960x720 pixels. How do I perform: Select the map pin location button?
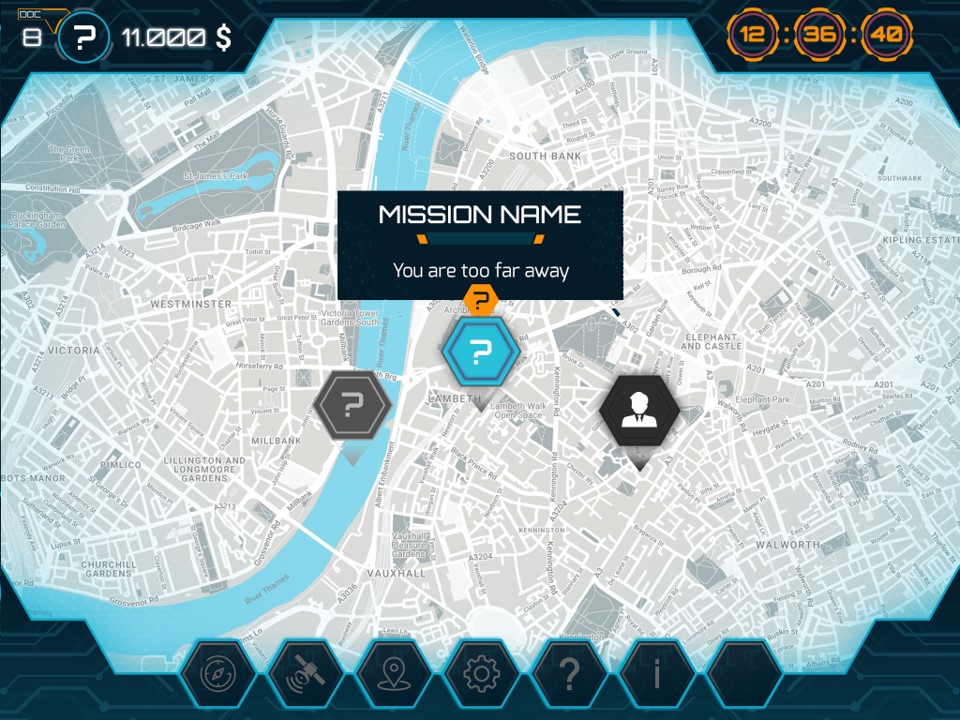[x=392, y=675]
